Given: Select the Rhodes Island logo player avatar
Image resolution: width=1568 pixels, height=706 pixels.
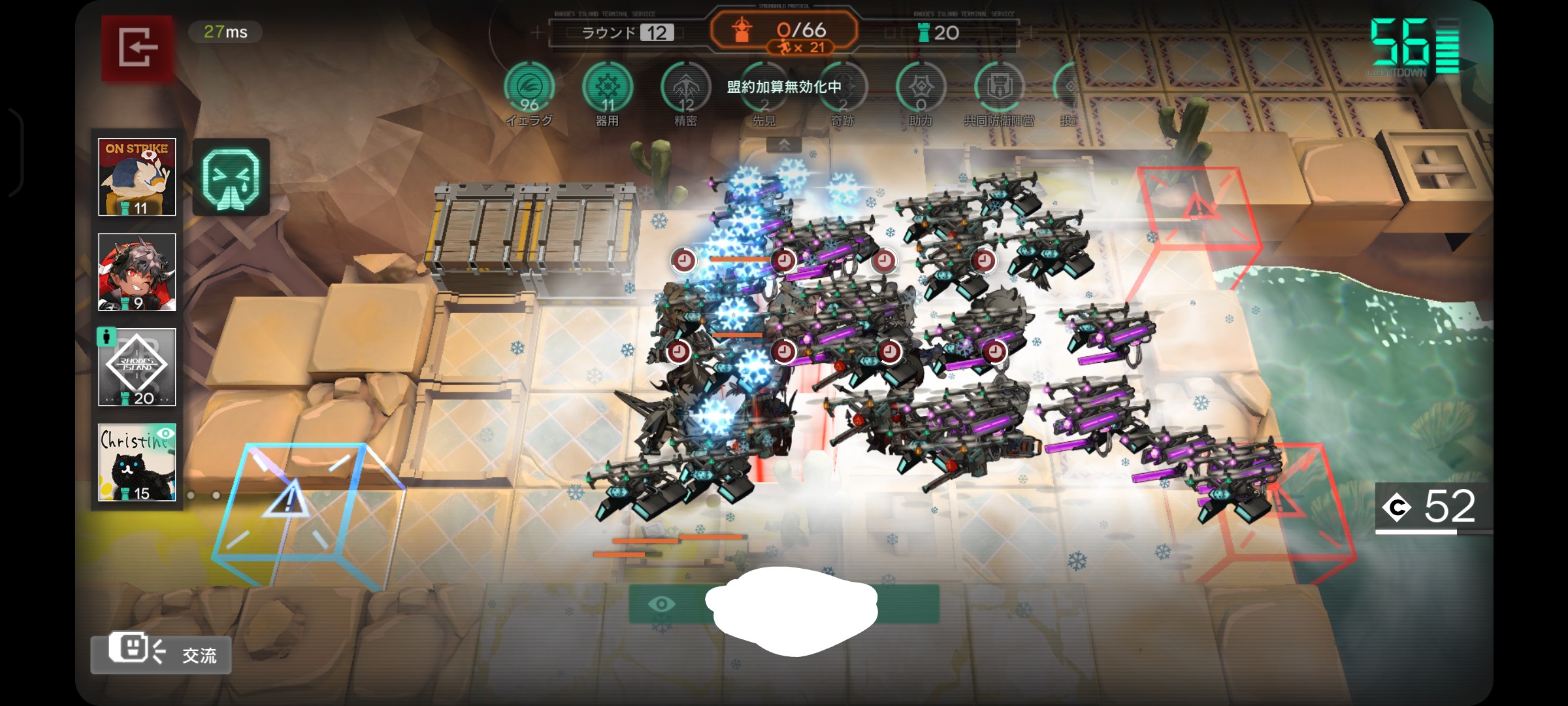Looking at the screenshot, I should [x=137, y=367].
